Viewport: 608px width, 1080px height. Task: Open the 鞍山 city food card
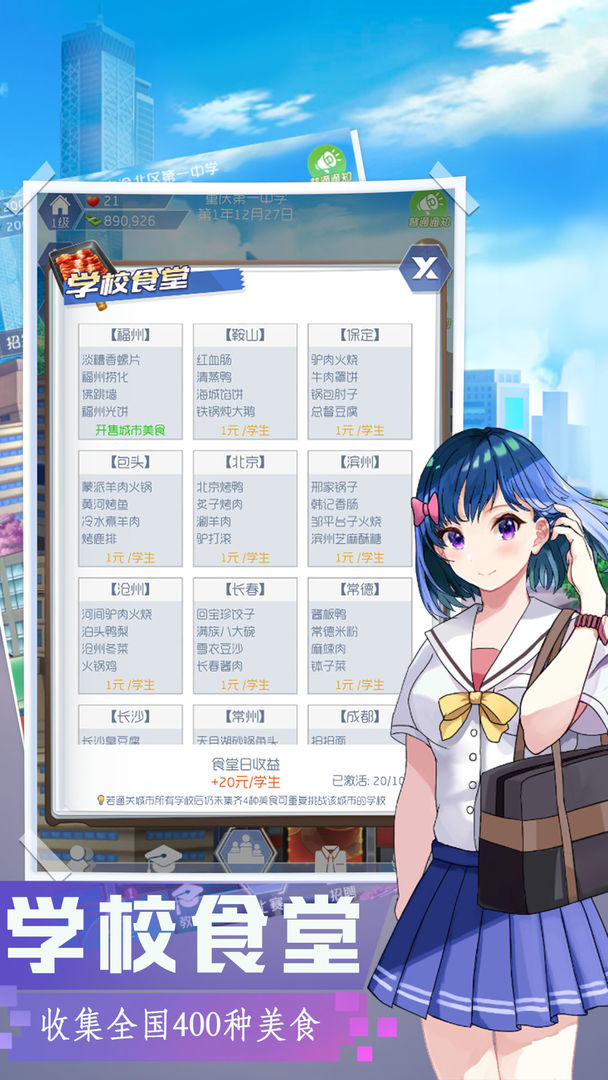[245, 380]
